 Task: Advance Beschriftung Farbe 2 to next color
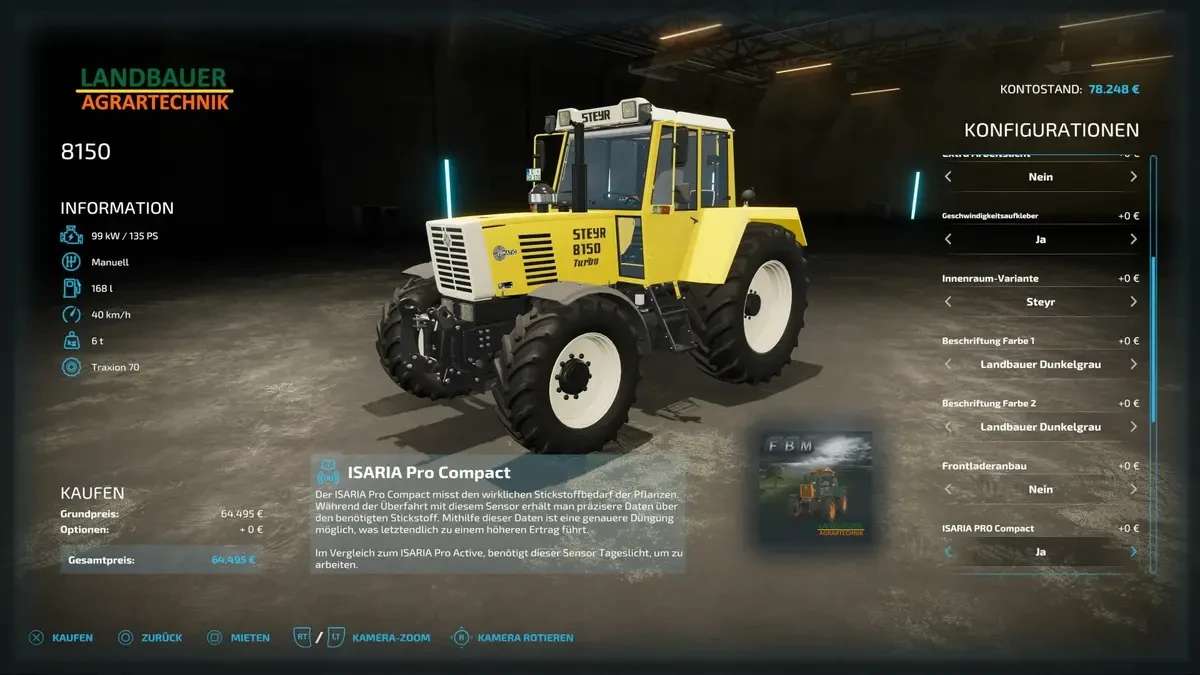[1133, 427]
